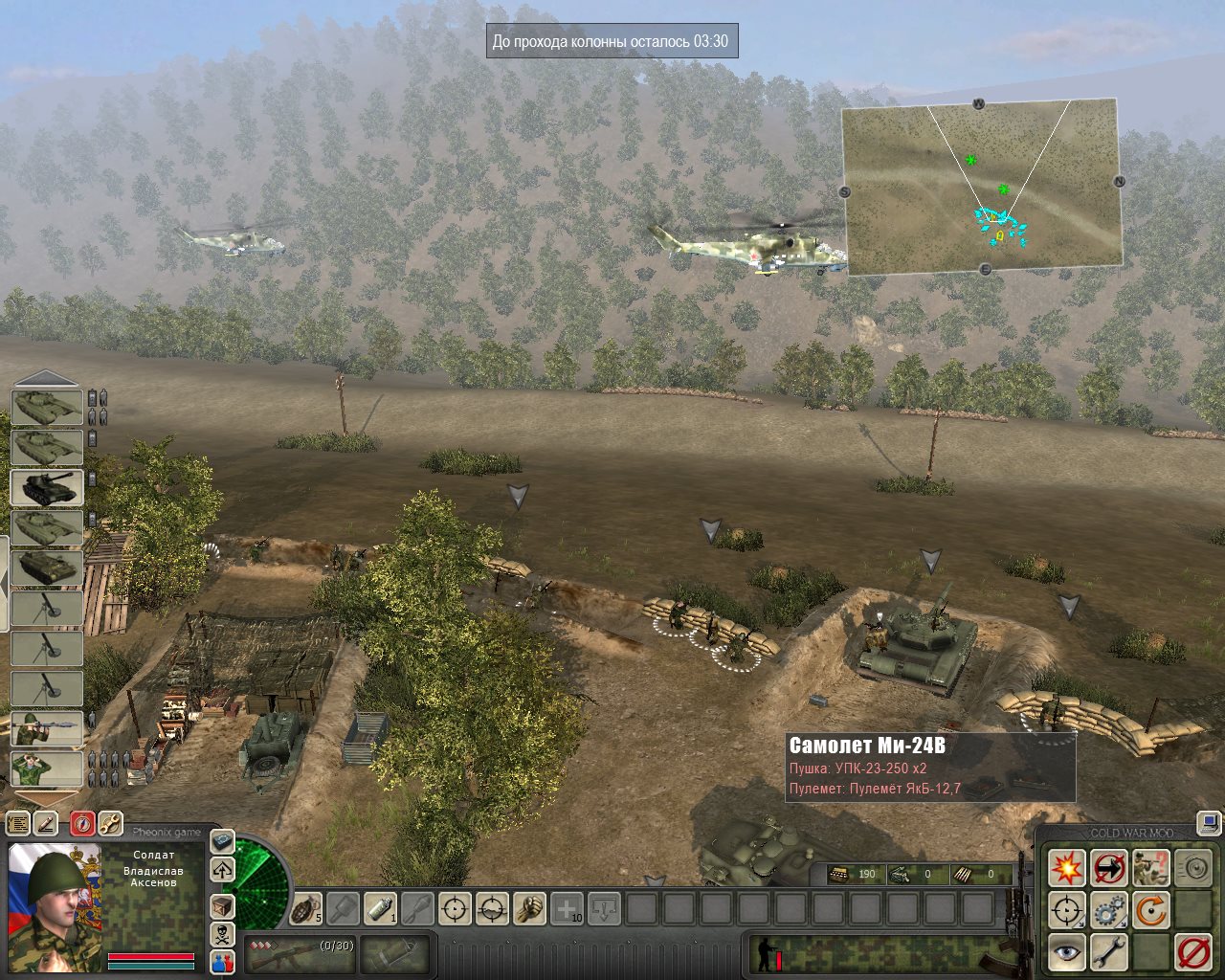
Task: Activate the explosion attack order
Action: click(x=1066, y=868)
